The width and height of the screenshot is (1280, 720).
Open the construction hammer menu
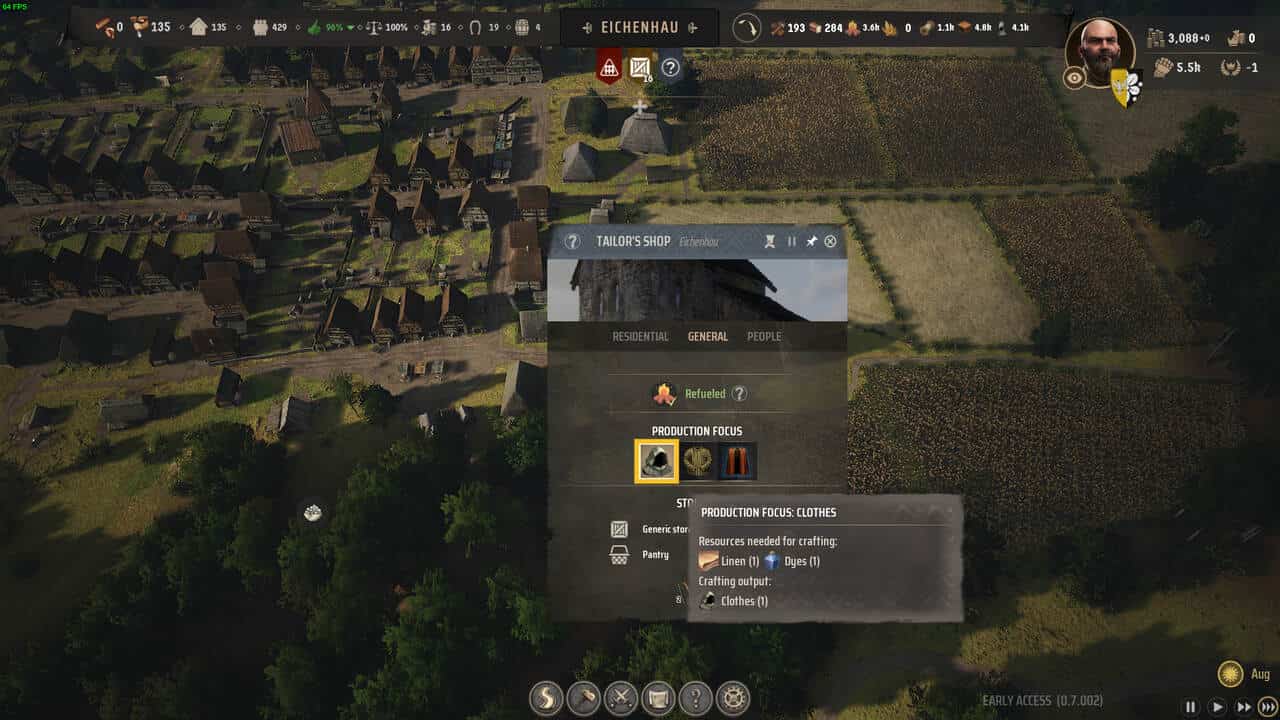pos(583,696)
